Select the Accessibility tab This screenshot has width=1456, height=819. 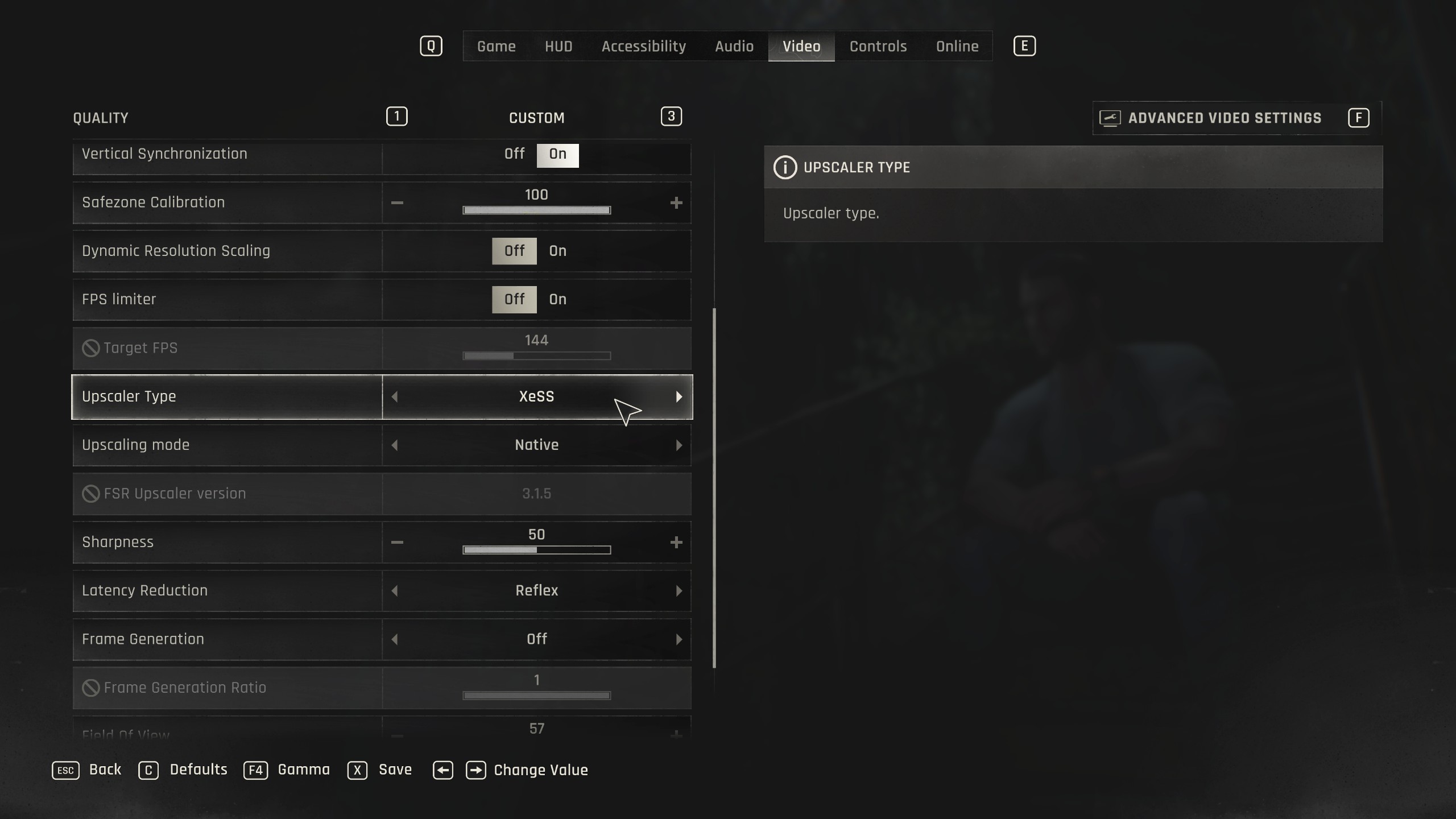point(643,46)
